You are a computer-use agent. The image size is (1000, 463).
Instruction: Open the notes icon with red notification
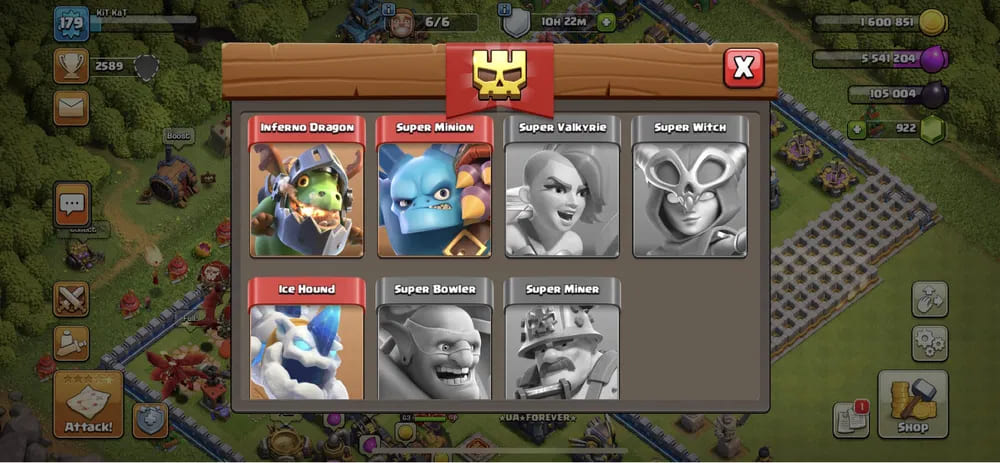coord(850,420)
